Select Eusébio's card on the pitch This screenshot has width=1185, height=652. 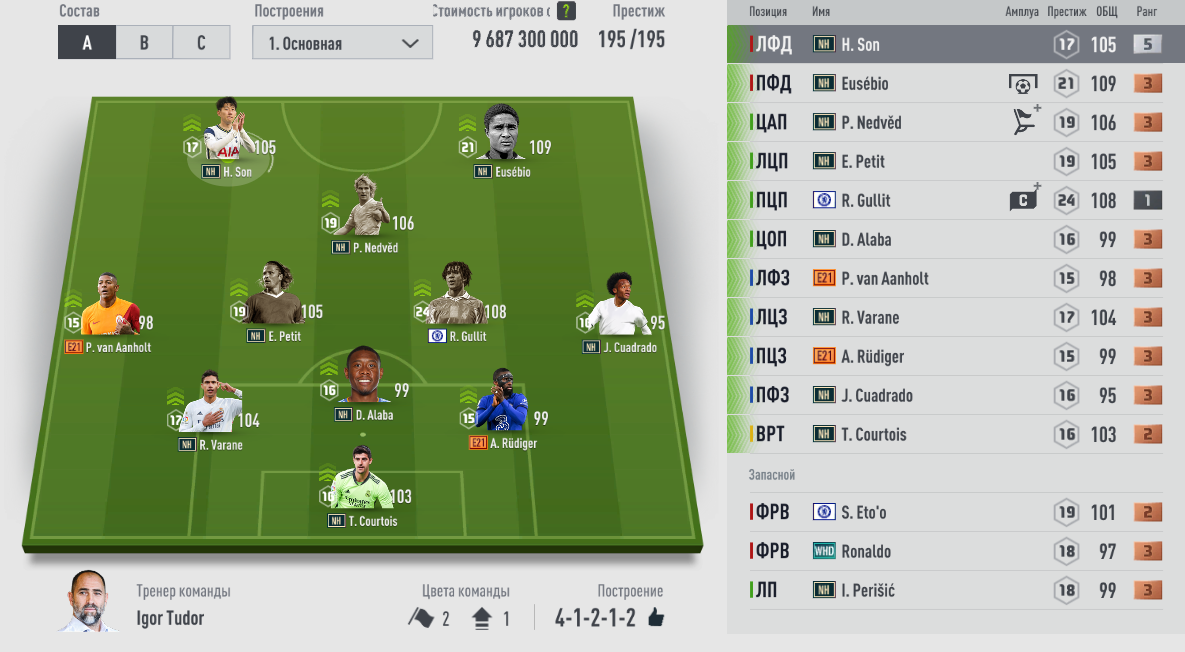point(504,138)
